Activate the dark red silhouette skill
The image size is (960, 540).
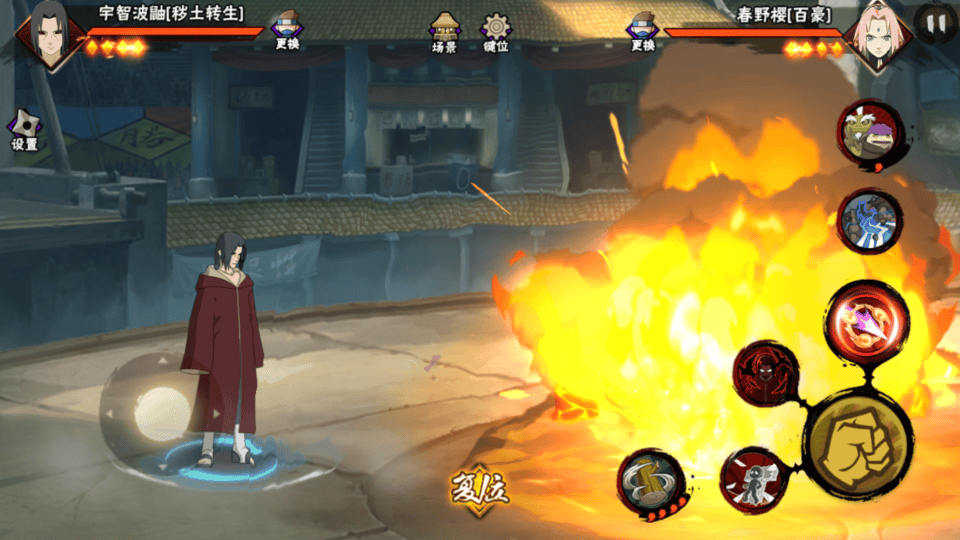[765, 373]
